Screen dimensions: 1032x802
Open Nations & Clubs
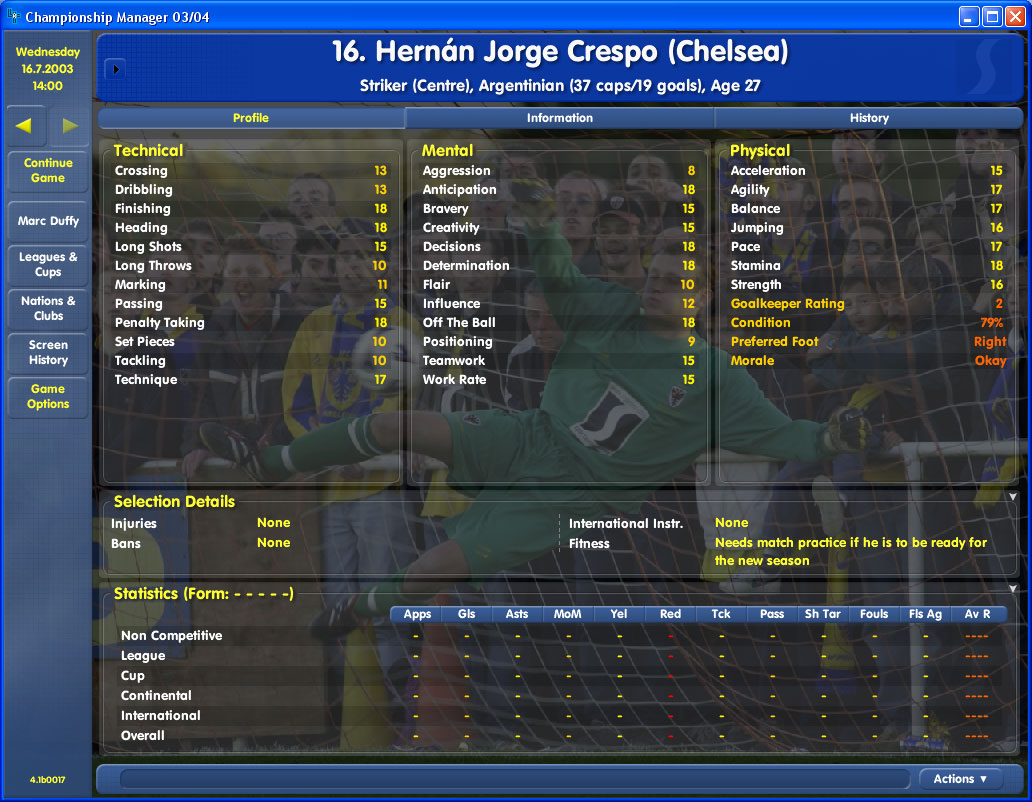(48, 308)
